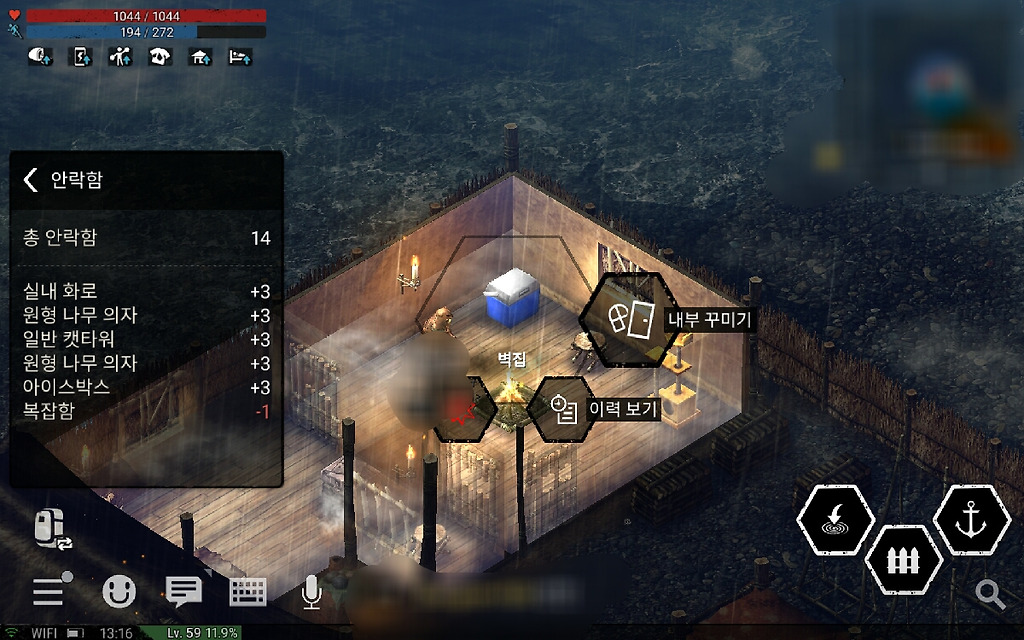Activate the water ripple hexagon button
This screenshot has width=1024, height=640.
point(835,520)
